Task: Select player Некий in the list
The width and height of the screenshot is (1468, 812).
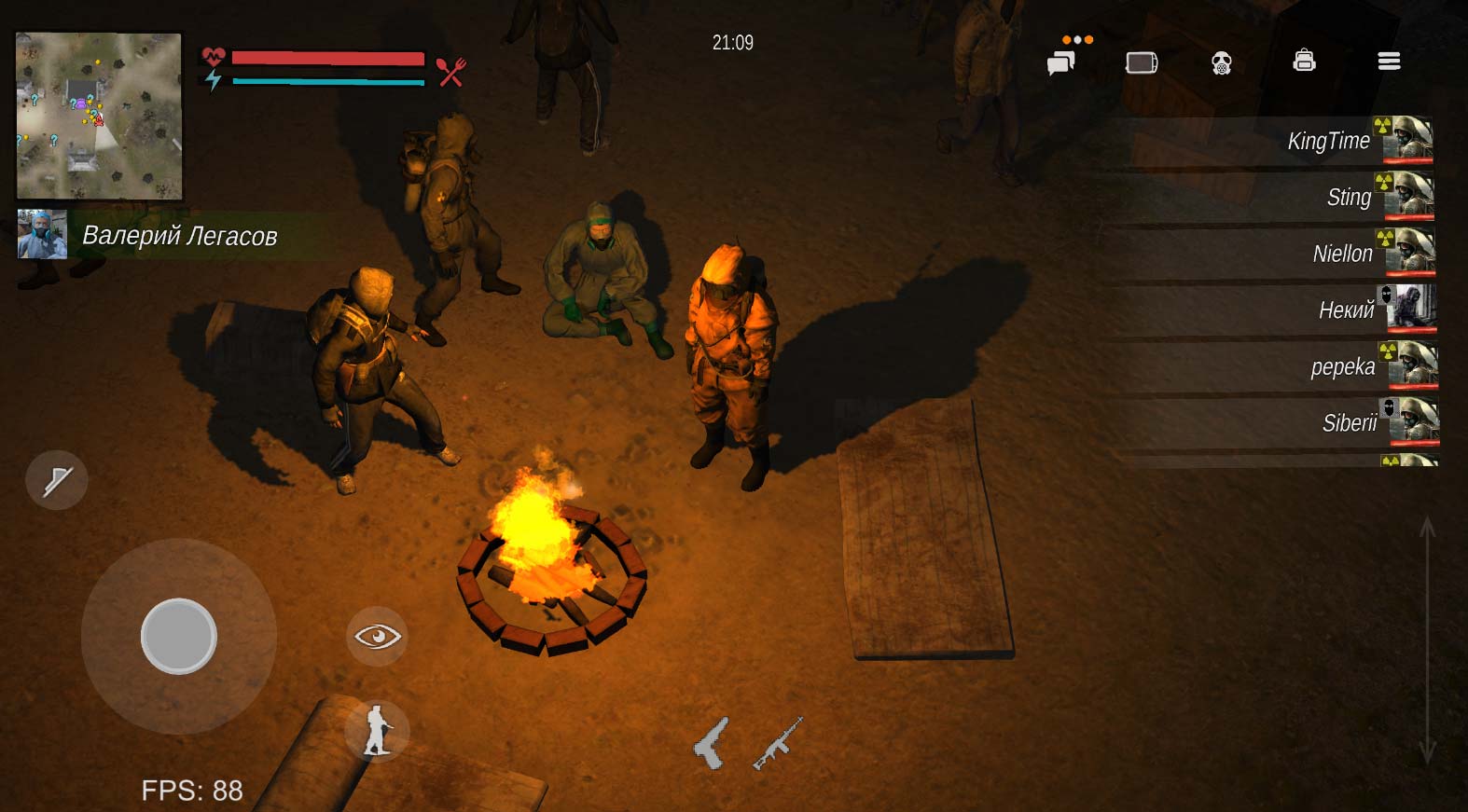Action: [x=1346, y=310]
